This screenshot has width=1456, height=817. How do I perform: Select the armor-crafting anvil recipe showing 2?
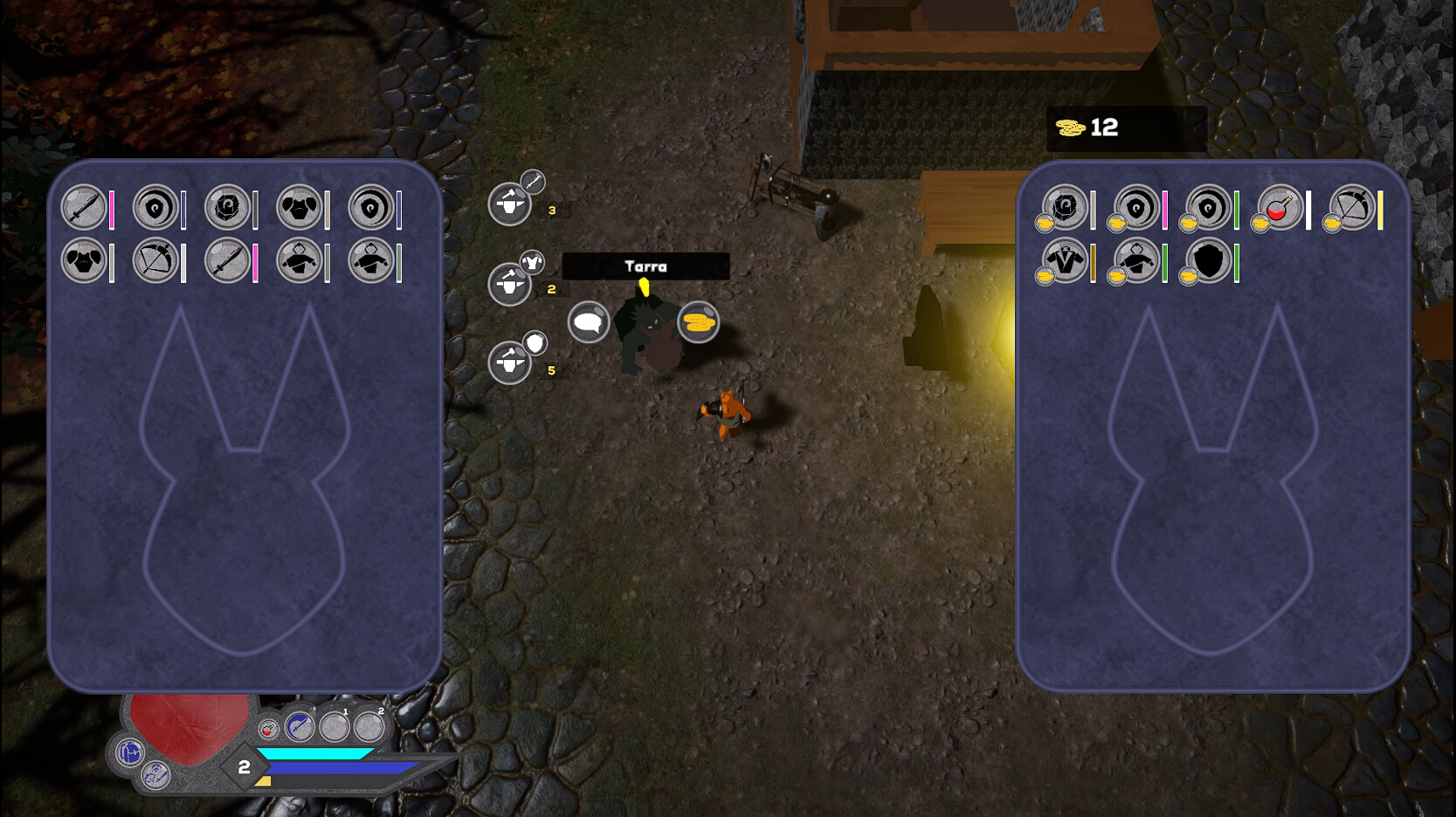[510, 283]
